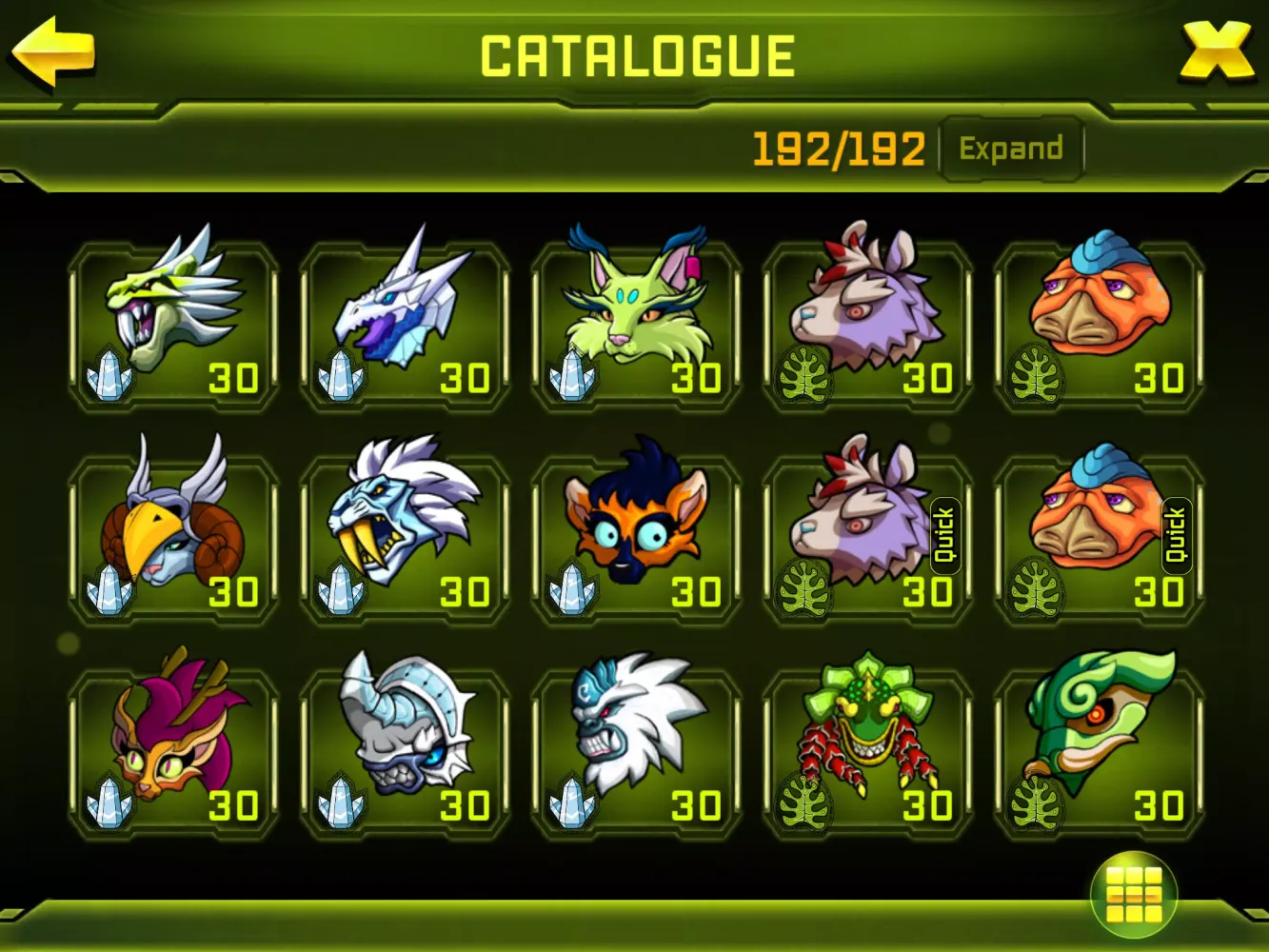
Task: Go back with the yellow arrow
Action: (54, 51)
